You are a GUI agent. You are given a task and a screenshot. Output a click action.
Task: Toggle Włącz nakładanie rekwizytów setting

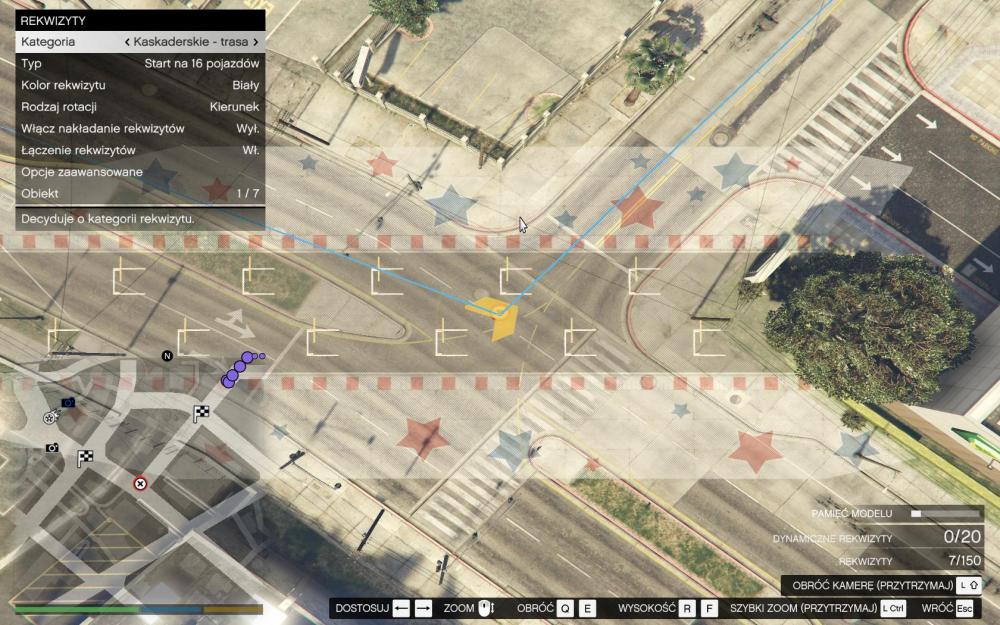[140, 129]
